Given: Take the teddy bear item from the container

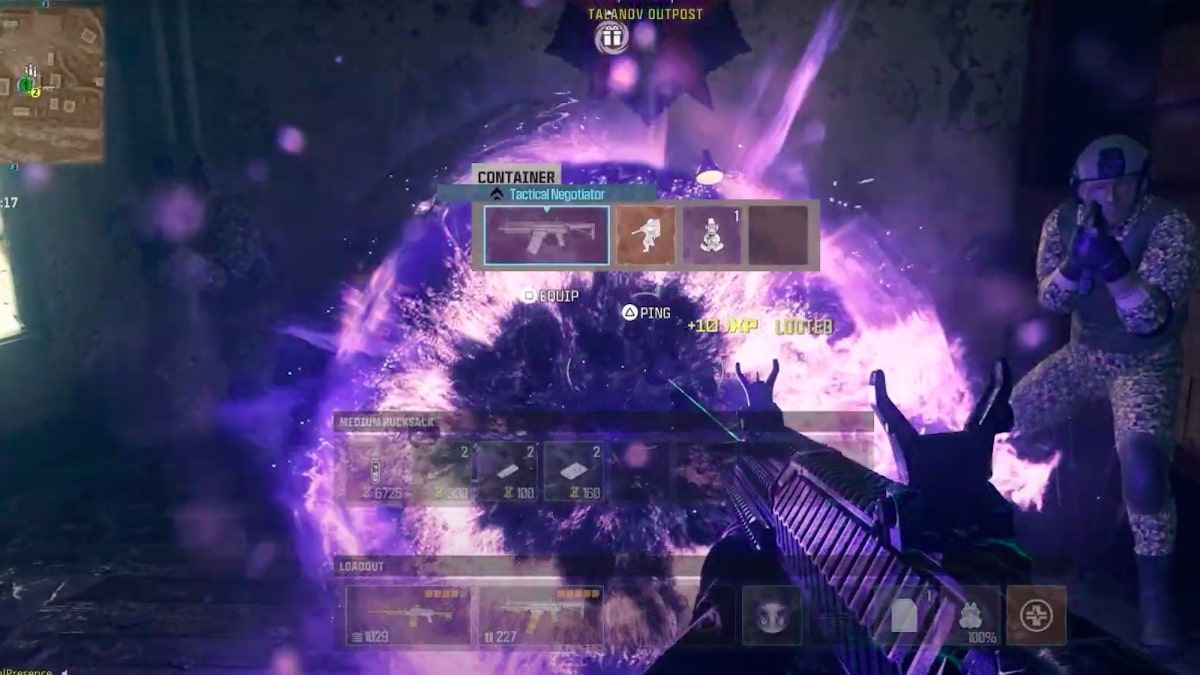Looking at the screenshot, I should [x=712, y=236].
